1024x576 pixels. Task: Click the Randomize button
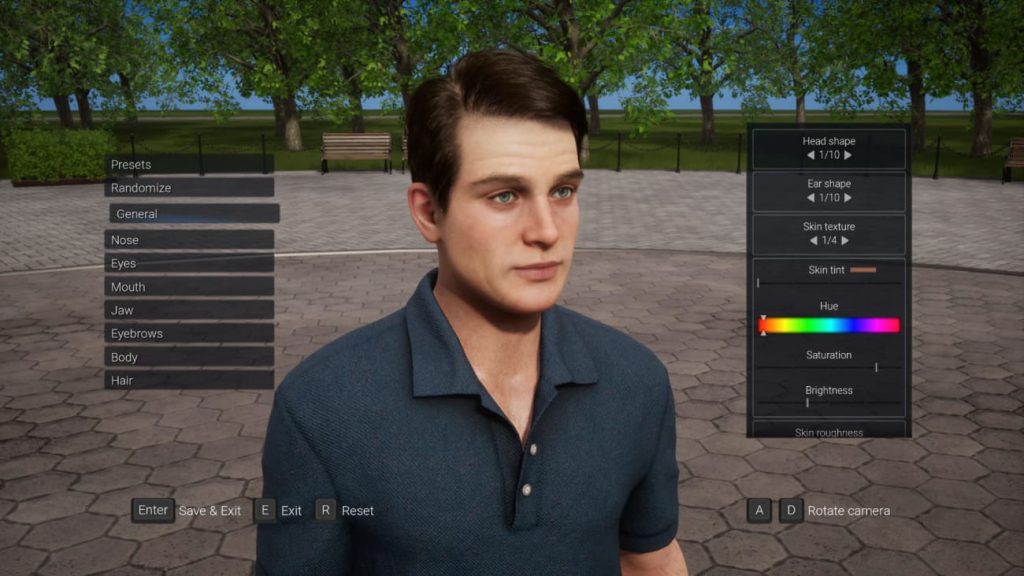188,188
